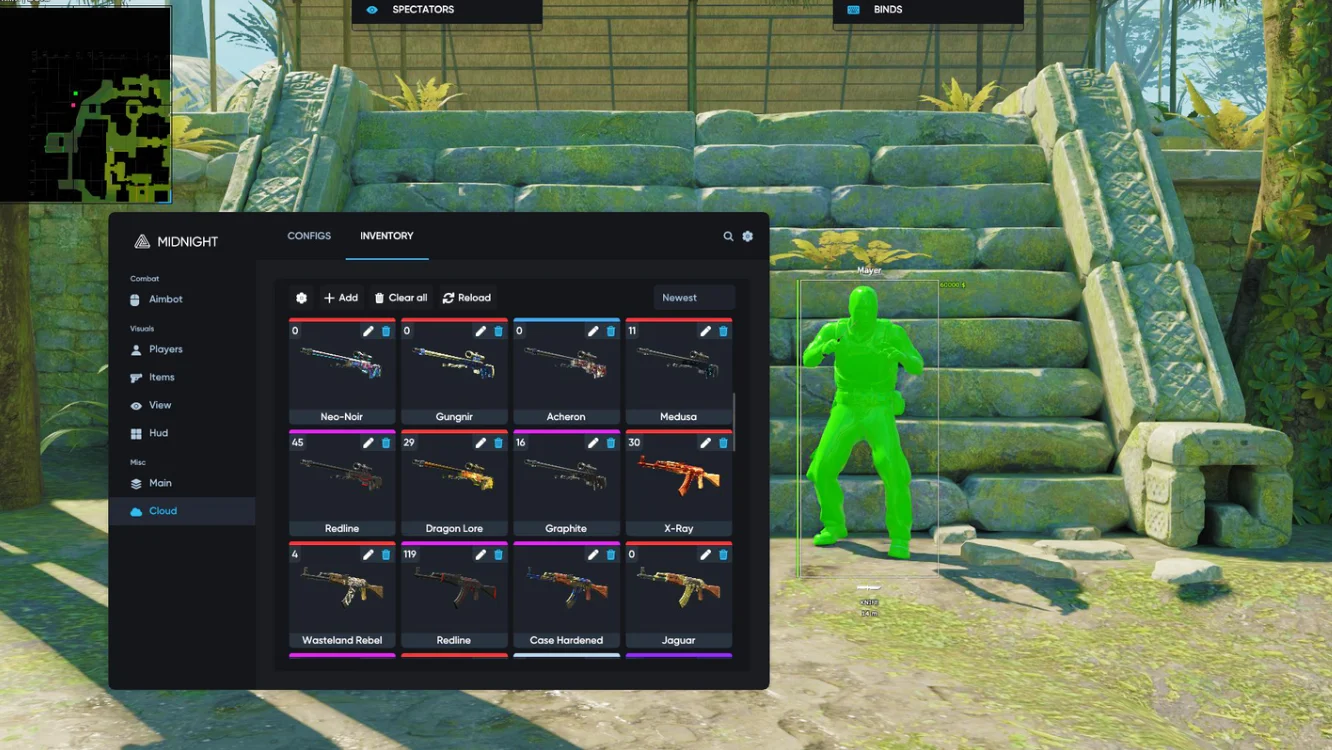Select the Cloud sidebar entry
This screenshot has width=1332, height=750.
coord(162,511)
